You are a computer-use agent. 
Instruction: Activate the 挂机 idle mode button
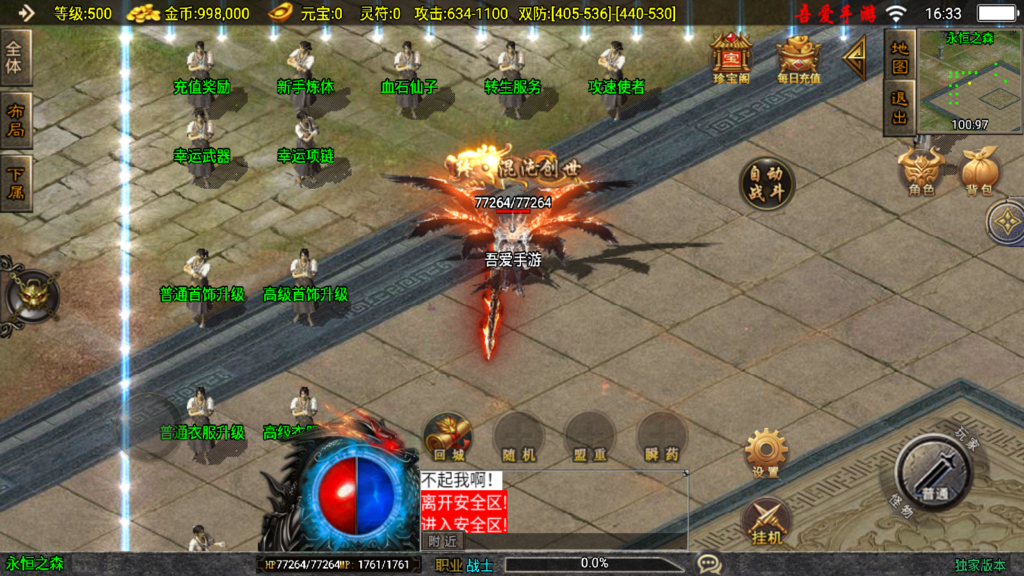(x=766, y=522)
